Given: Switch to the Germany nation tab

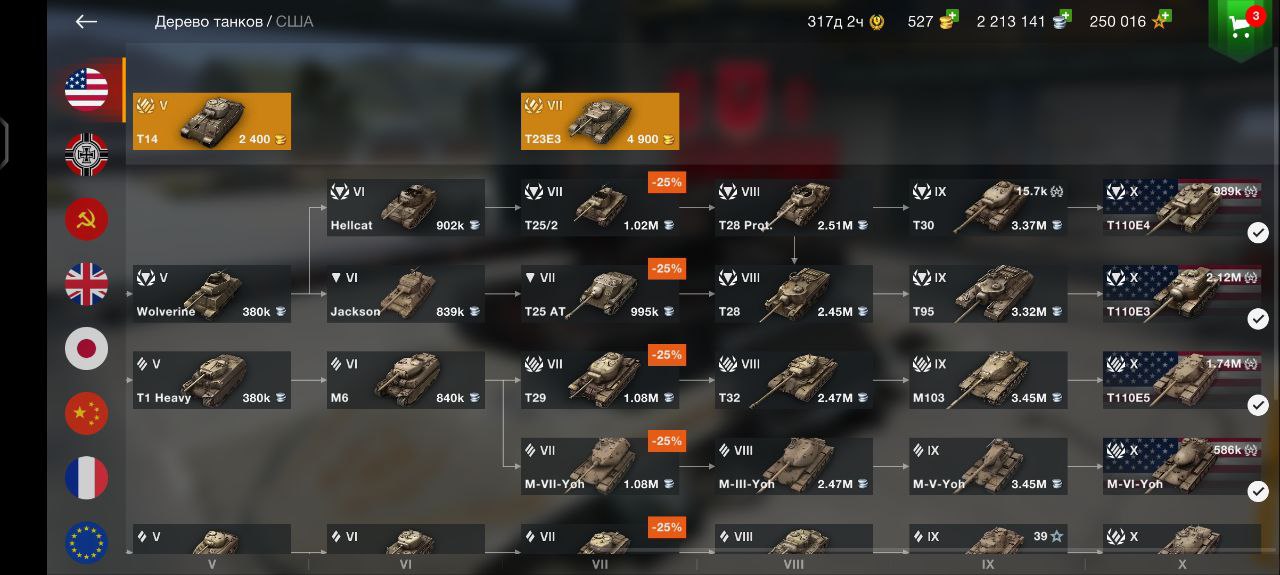Looking at the screenshot, I should (87, 155).
